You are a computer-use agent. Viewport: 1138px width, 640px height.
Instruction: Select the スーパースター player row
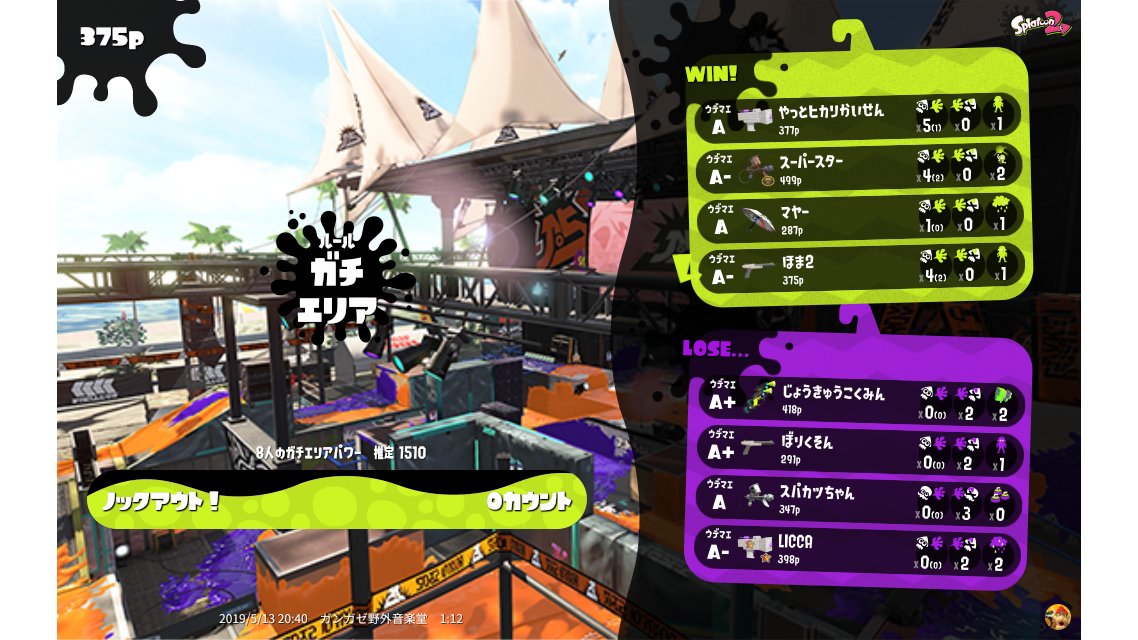click(860, 166)
